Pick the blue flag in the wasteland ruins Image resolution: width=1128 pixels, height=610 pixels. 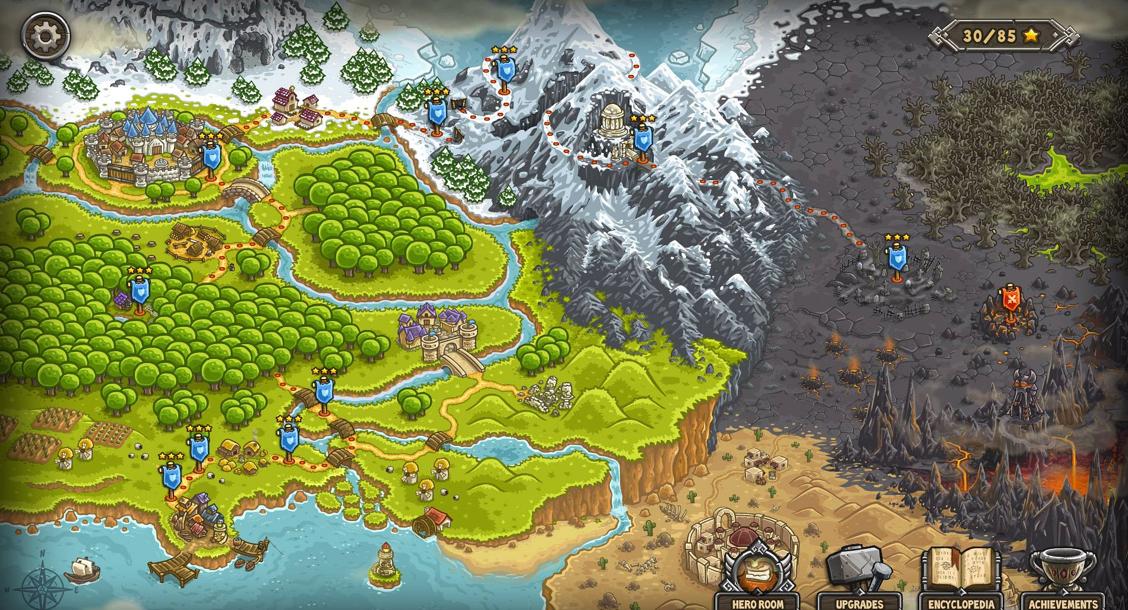pos(897,259)
